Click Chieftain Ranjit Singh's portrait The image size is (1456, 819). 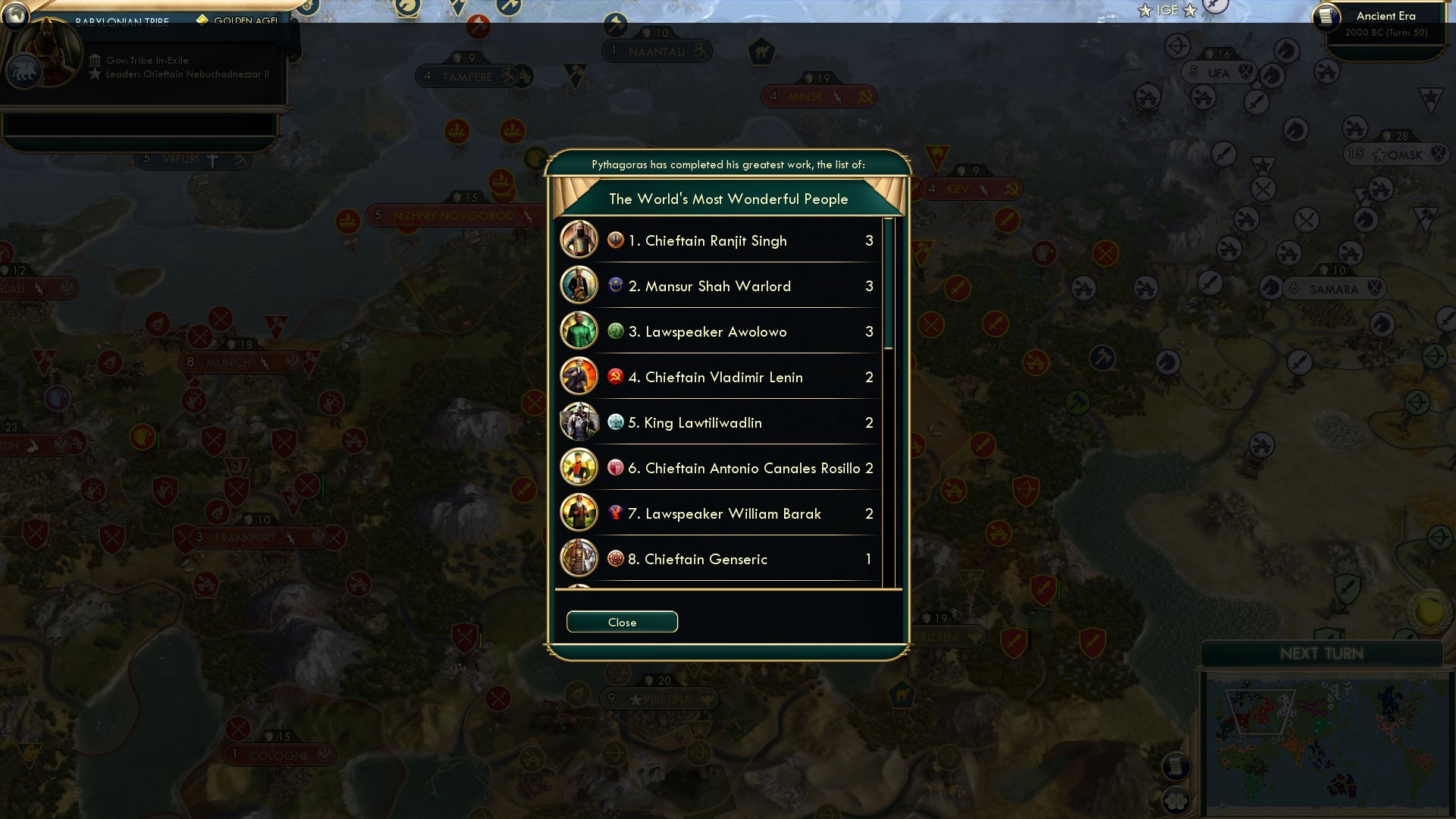pos(579,240)
